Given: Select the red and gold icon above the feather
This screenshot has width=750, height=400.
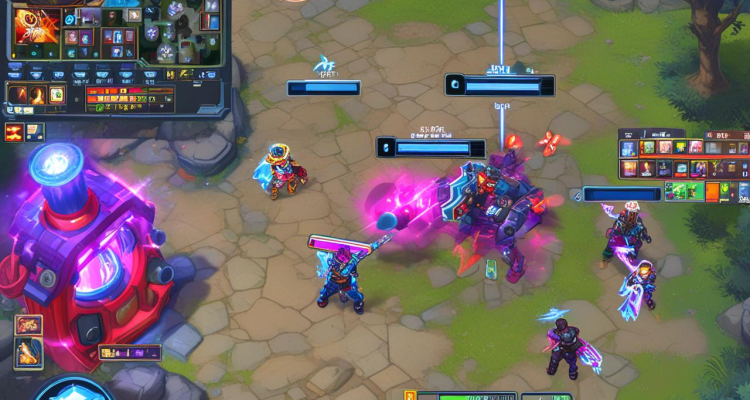Looking at the screenshot, I should click(28, 325).
